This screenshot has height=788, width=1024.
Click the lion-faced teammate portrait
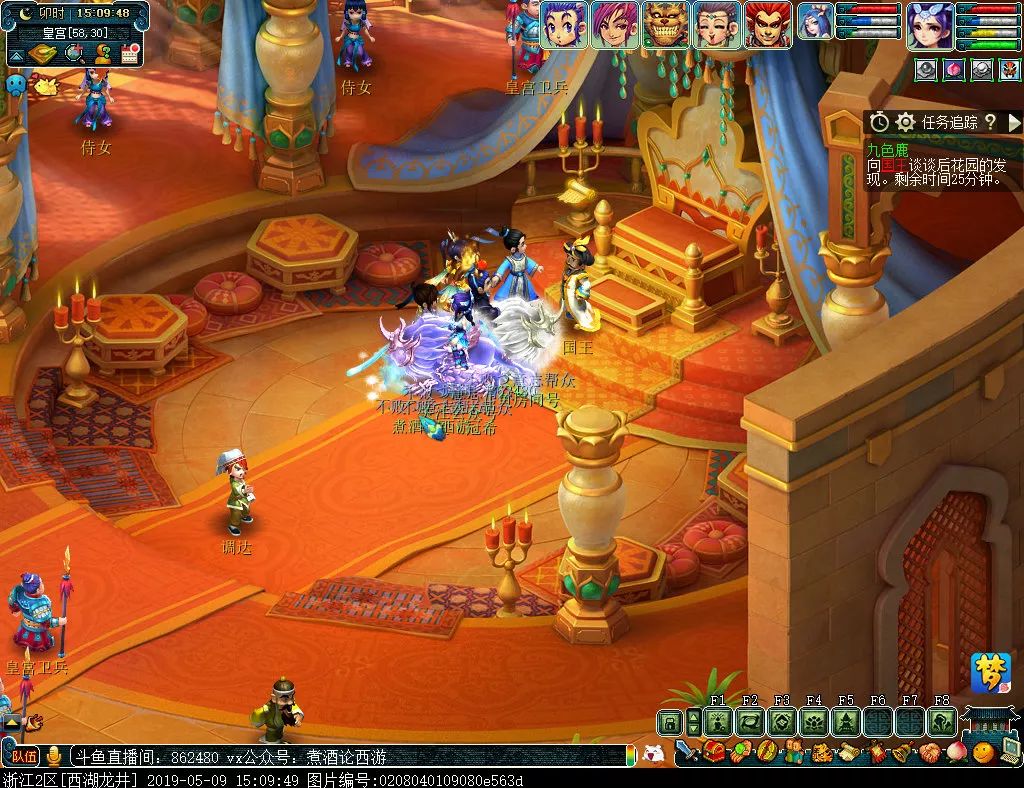(666, 25)
